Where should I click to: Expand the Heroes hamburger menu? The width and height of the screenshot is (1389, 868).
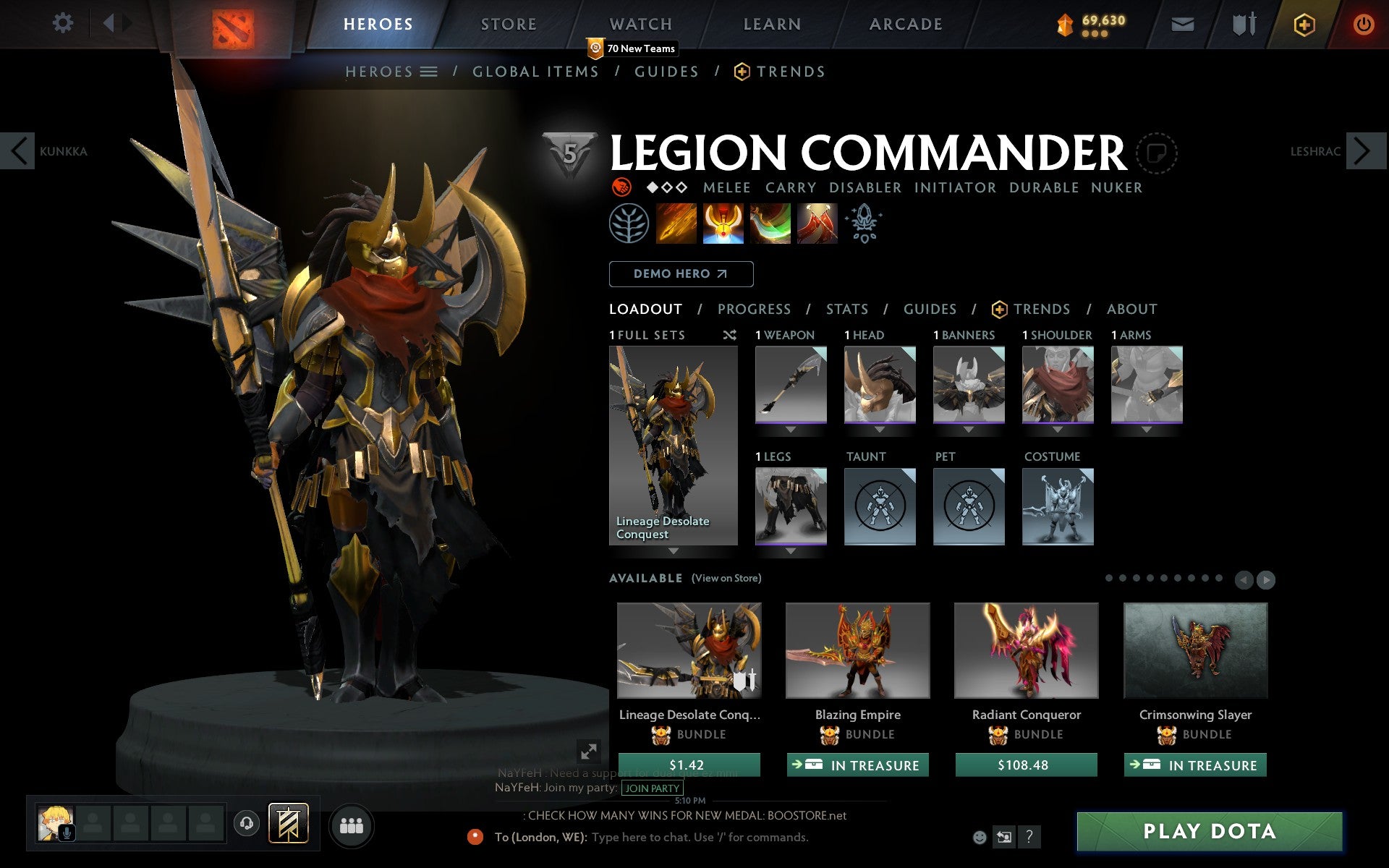(429, 72)
